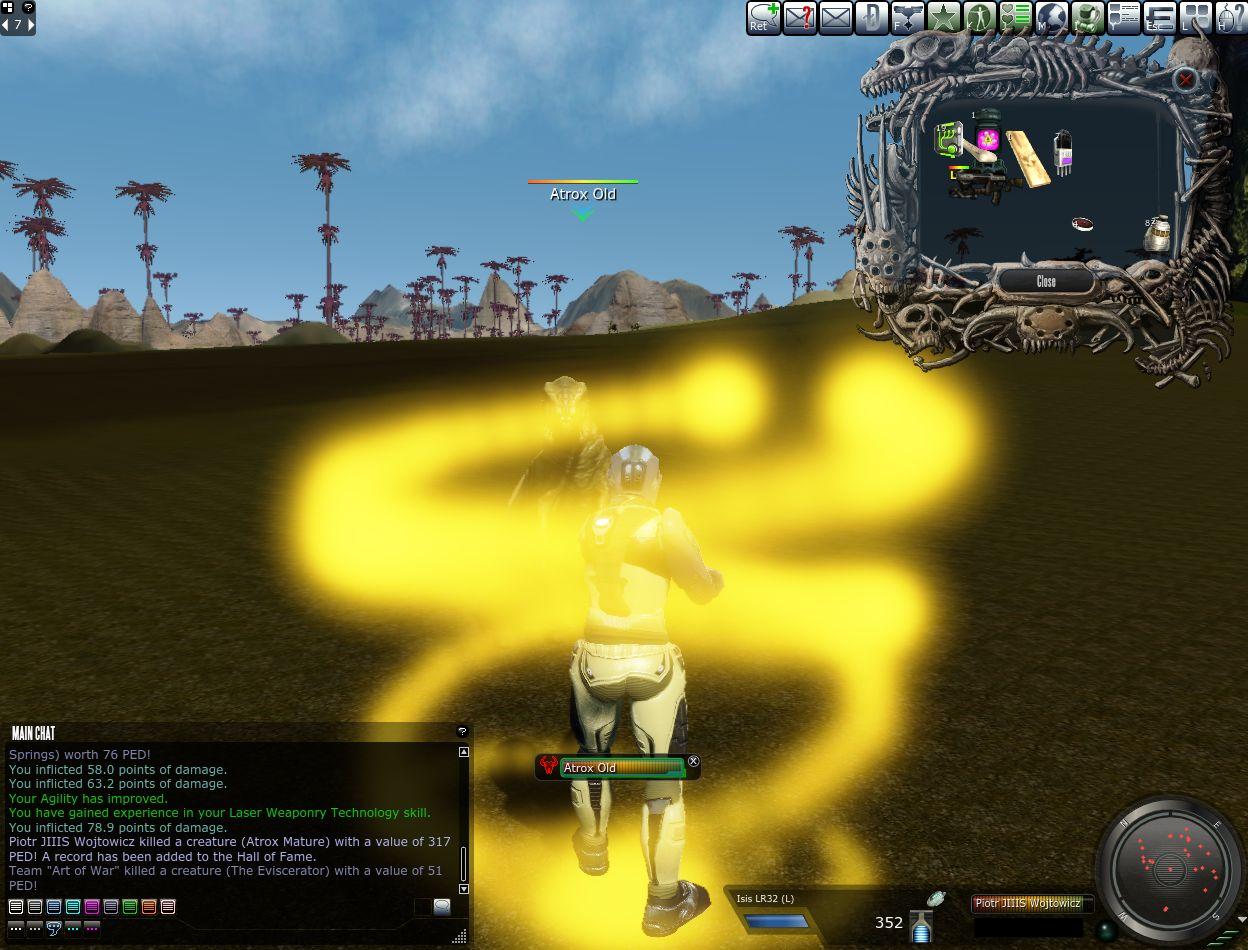Click the red meat dish loot item
This screenshot has height=950, width=1248.
[x=1082, y=224]
